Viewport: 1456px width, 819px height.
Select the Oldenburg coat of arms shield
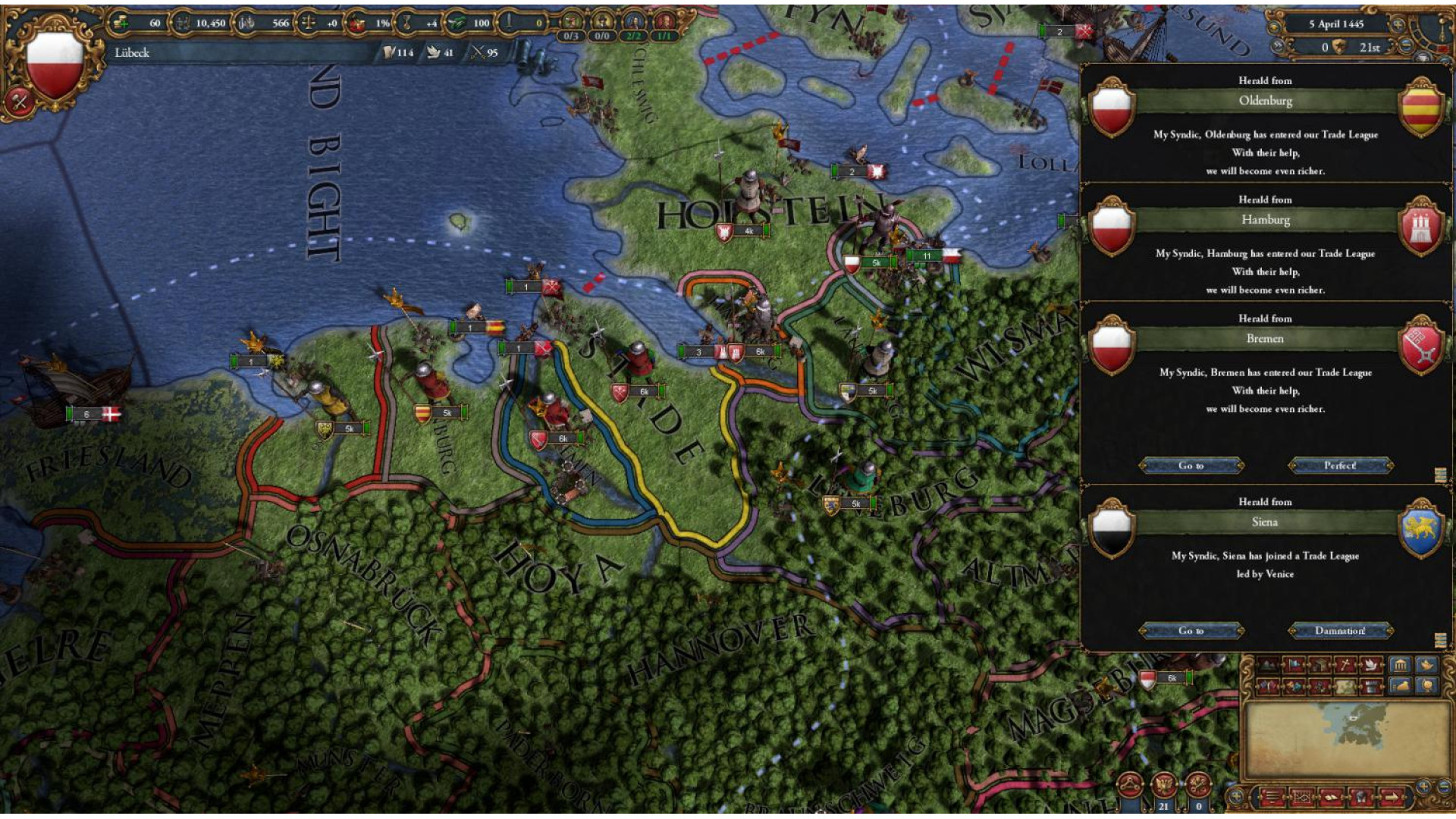coord(1420,108)
